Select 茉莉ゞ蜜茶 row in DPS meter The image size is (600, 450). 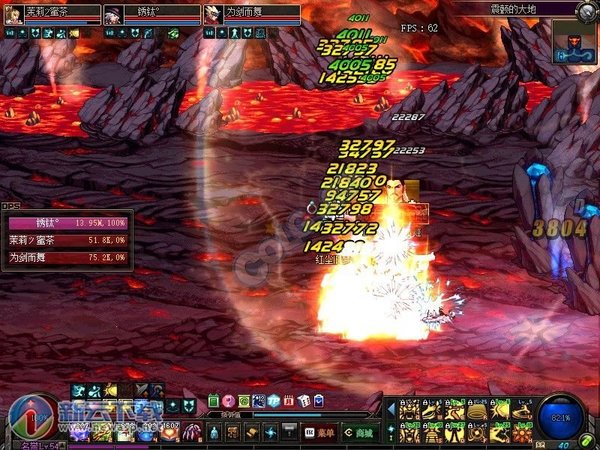(x=66, y=242)
